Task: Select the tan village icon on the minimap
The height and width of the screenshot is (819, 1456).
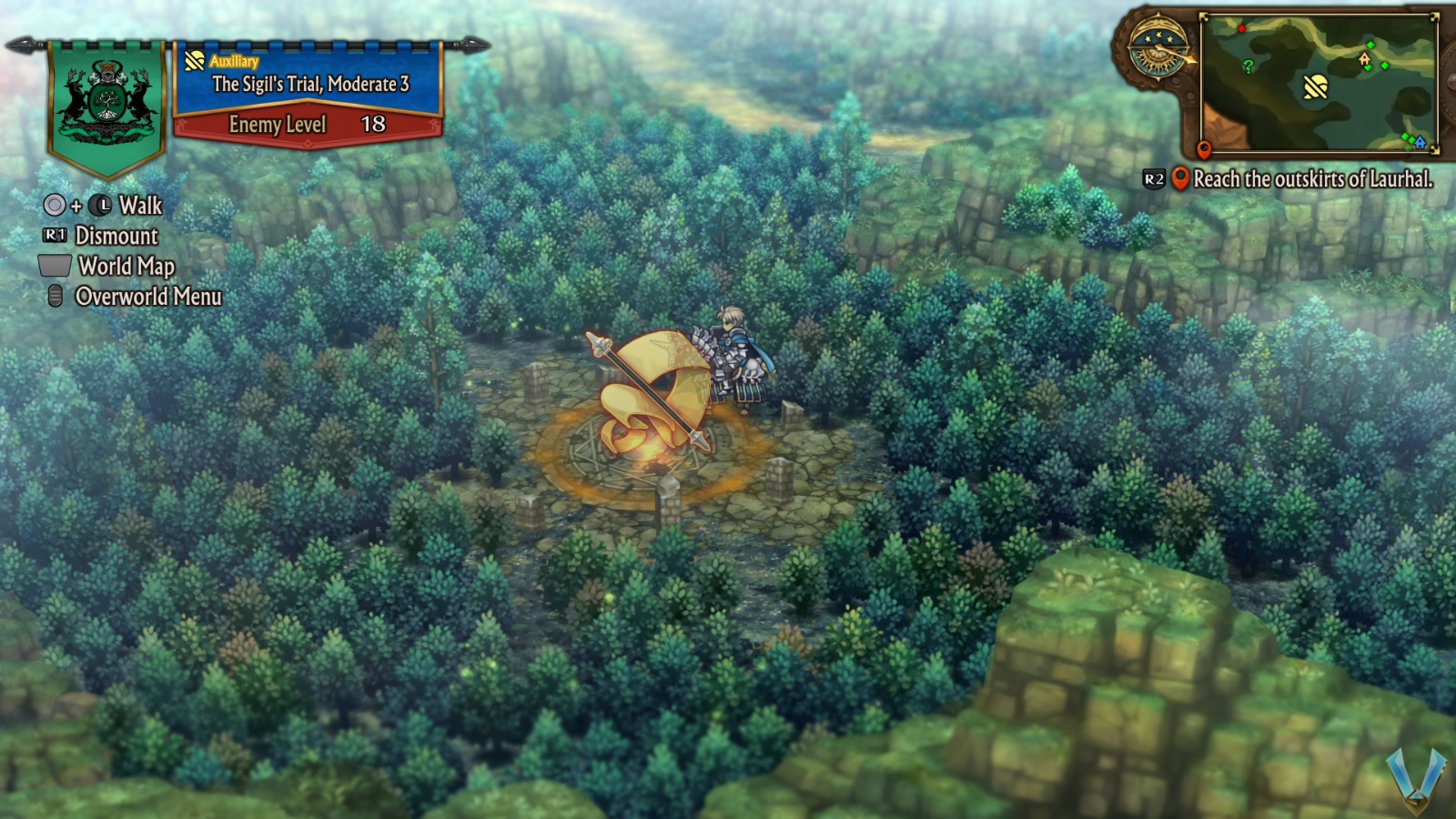Action: 1364,60
